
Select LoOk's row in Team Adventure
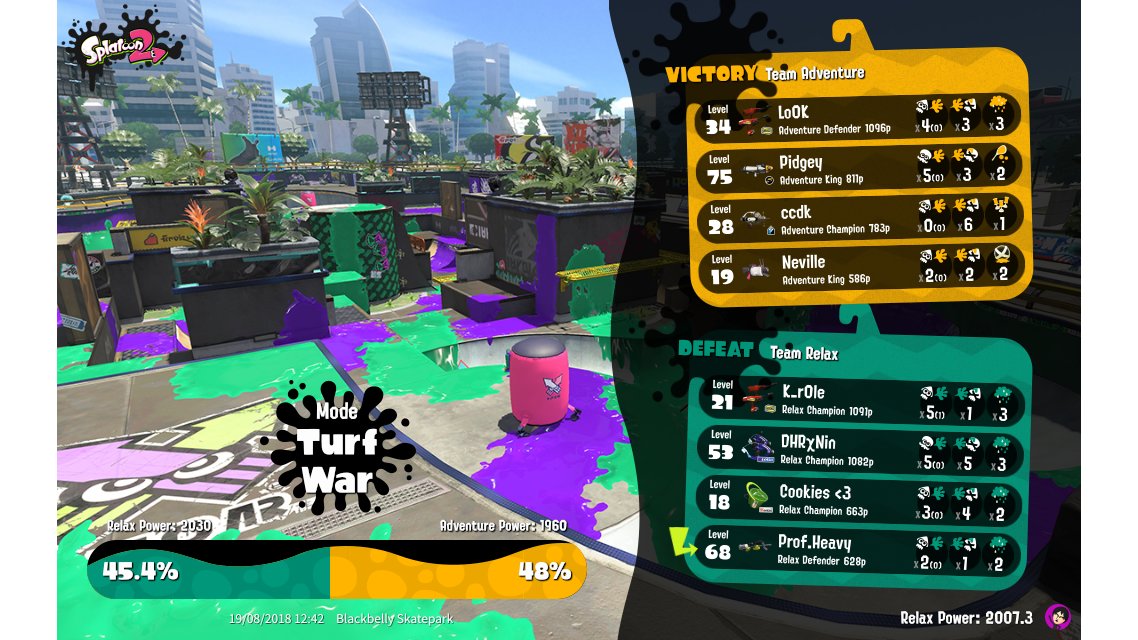(858, 119)
